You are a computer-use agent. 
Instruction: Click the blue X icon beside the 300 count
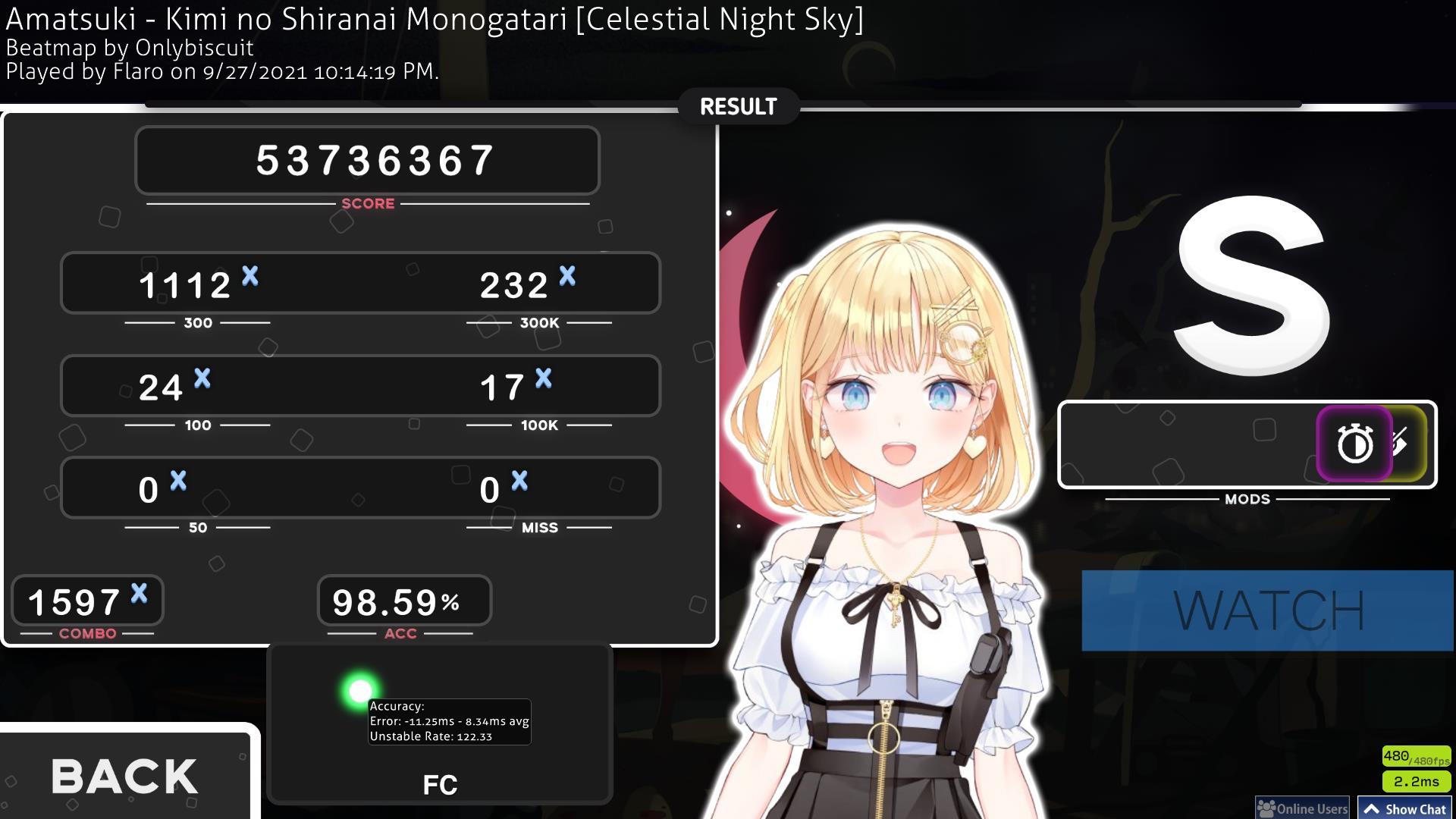[x=249, y=278]
